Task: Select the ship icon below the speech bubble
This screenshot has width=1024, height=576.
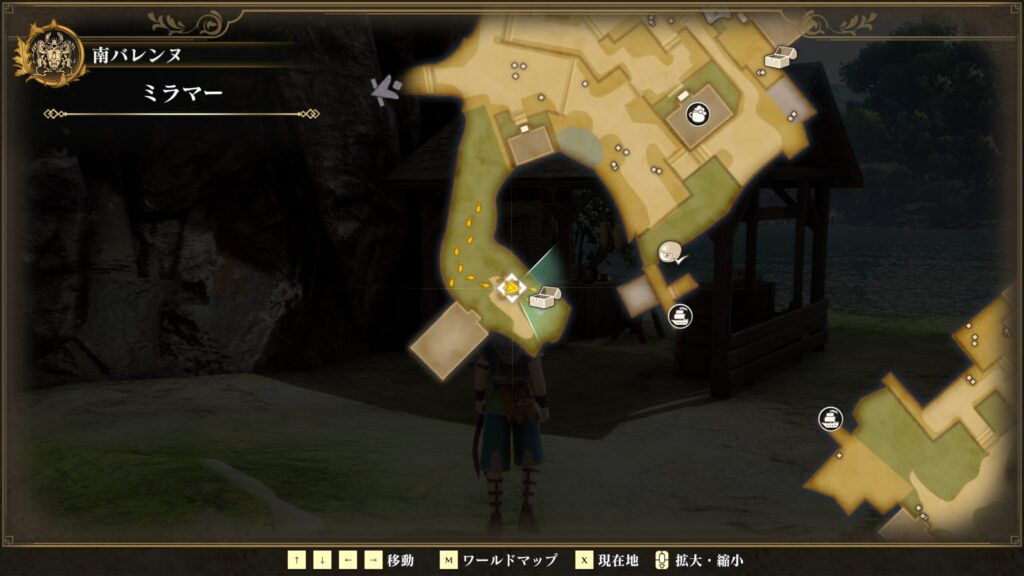Action: click(x=680, y=316)
